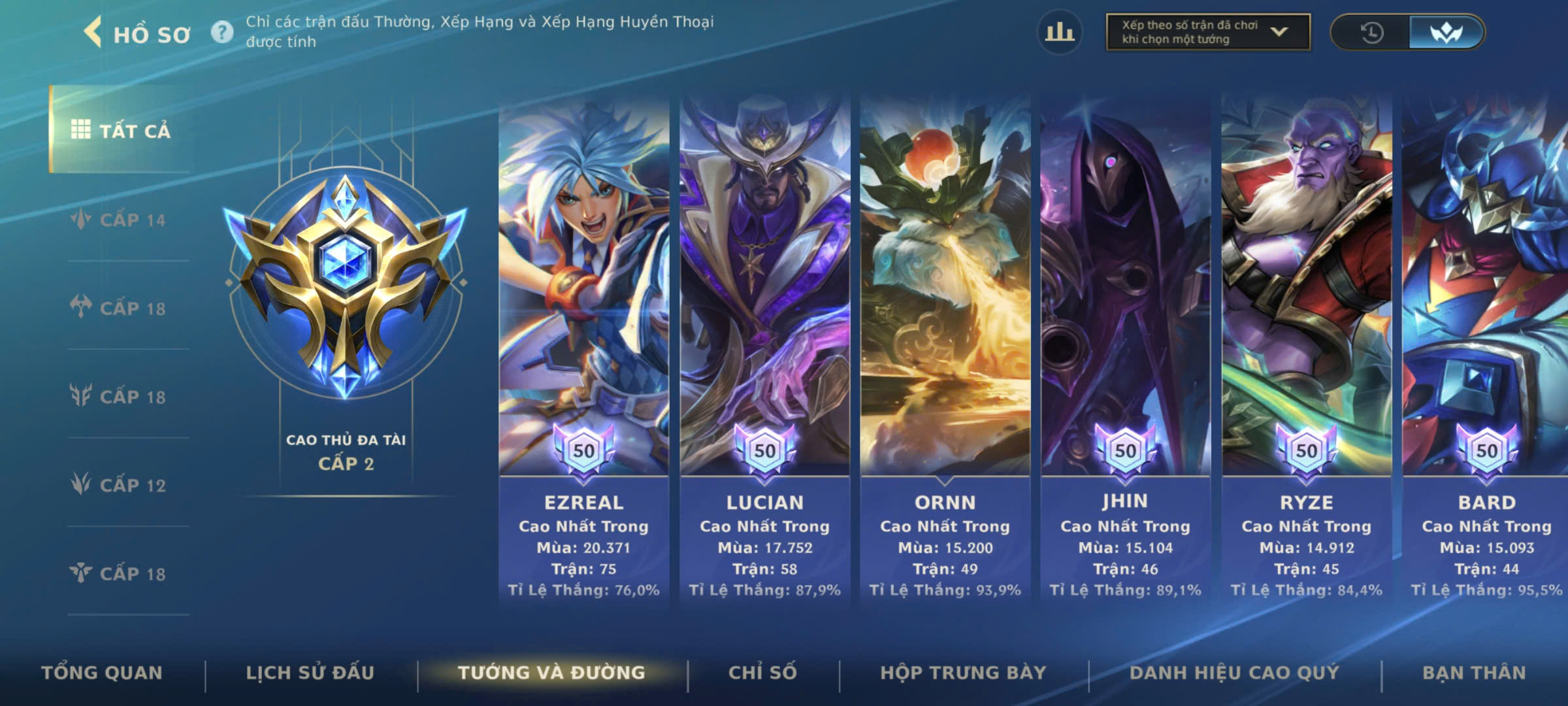Select the crown mastery view toggle

click(x=1446, y=32)
